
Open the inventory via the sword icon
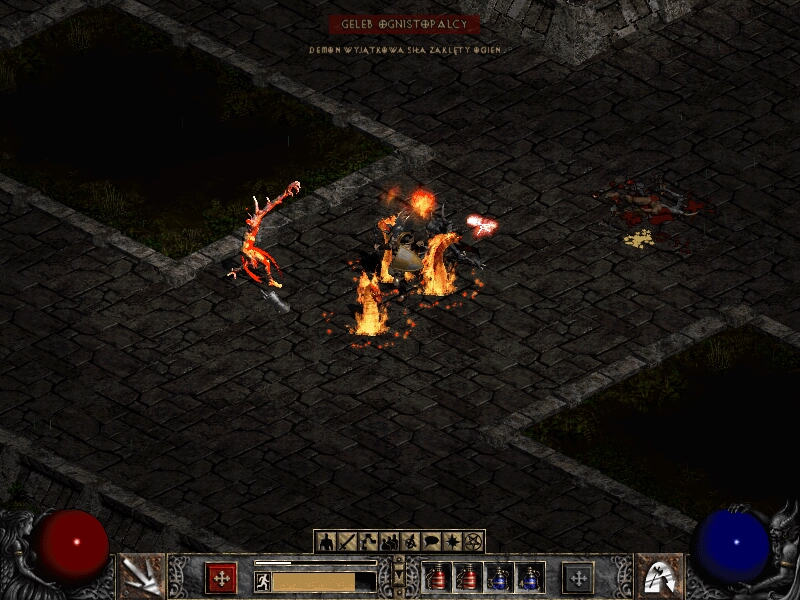347,542
